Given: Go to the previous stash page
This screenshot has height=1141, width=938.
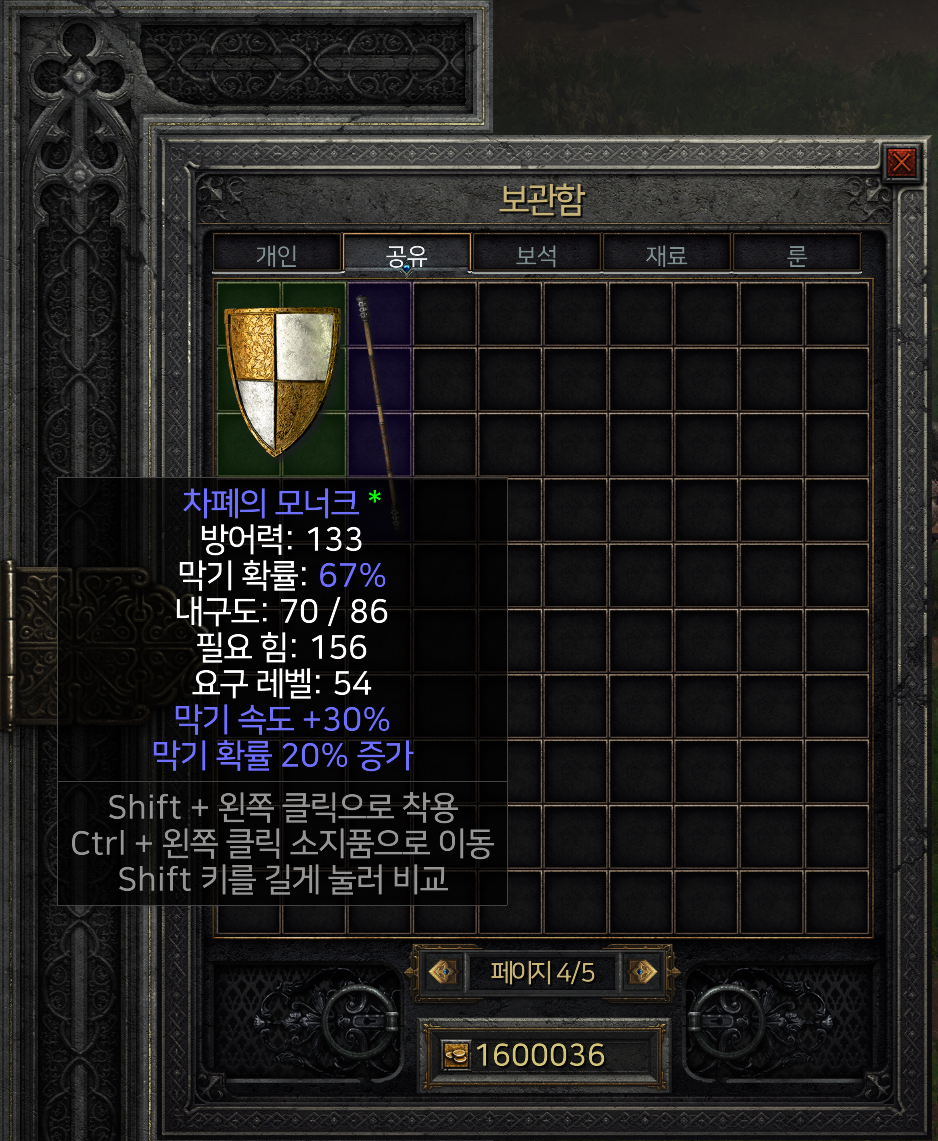Looking at the screenshot, I should click(443, 971).
